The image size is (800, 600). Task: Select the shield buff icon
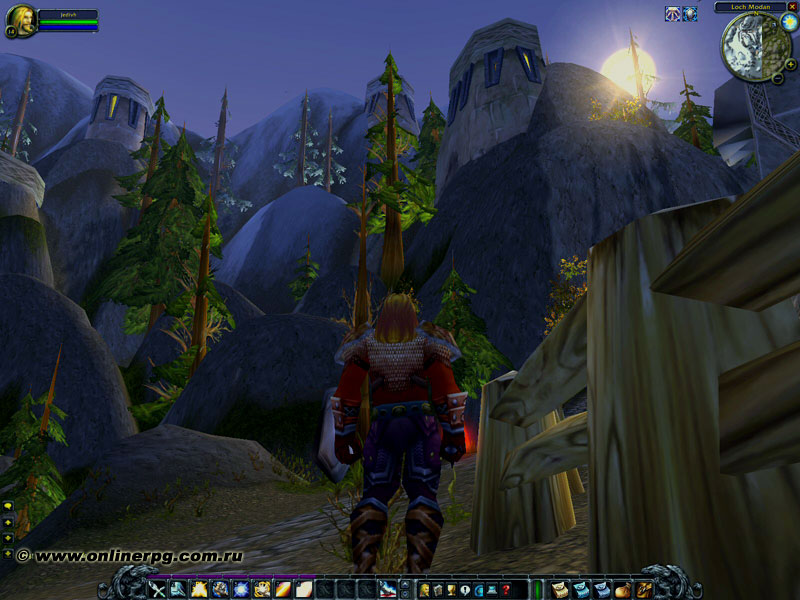pos(689,14)
